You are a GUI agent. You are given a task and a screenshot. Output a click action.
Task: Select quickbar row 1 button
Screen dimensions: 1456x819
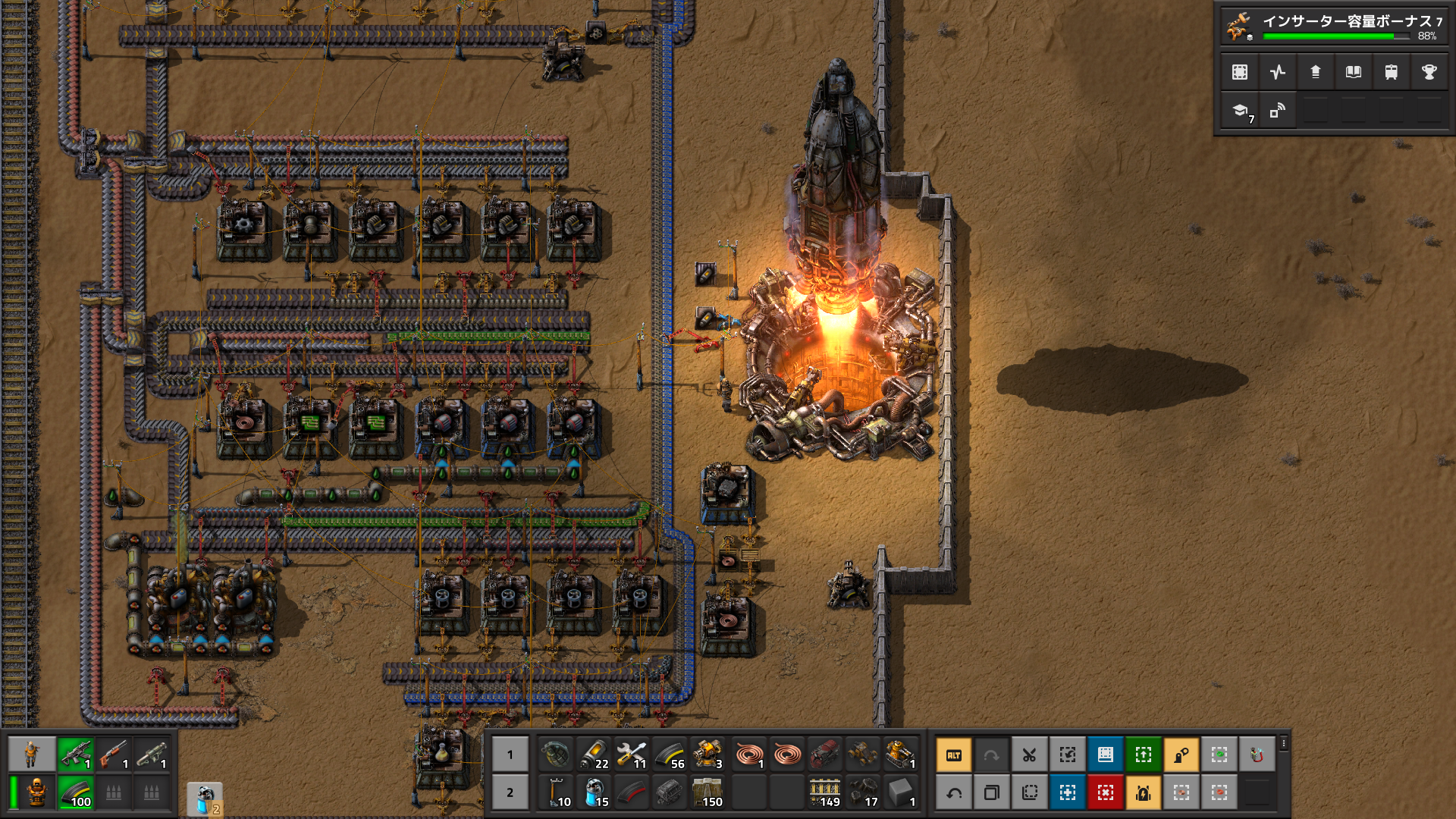510,755
